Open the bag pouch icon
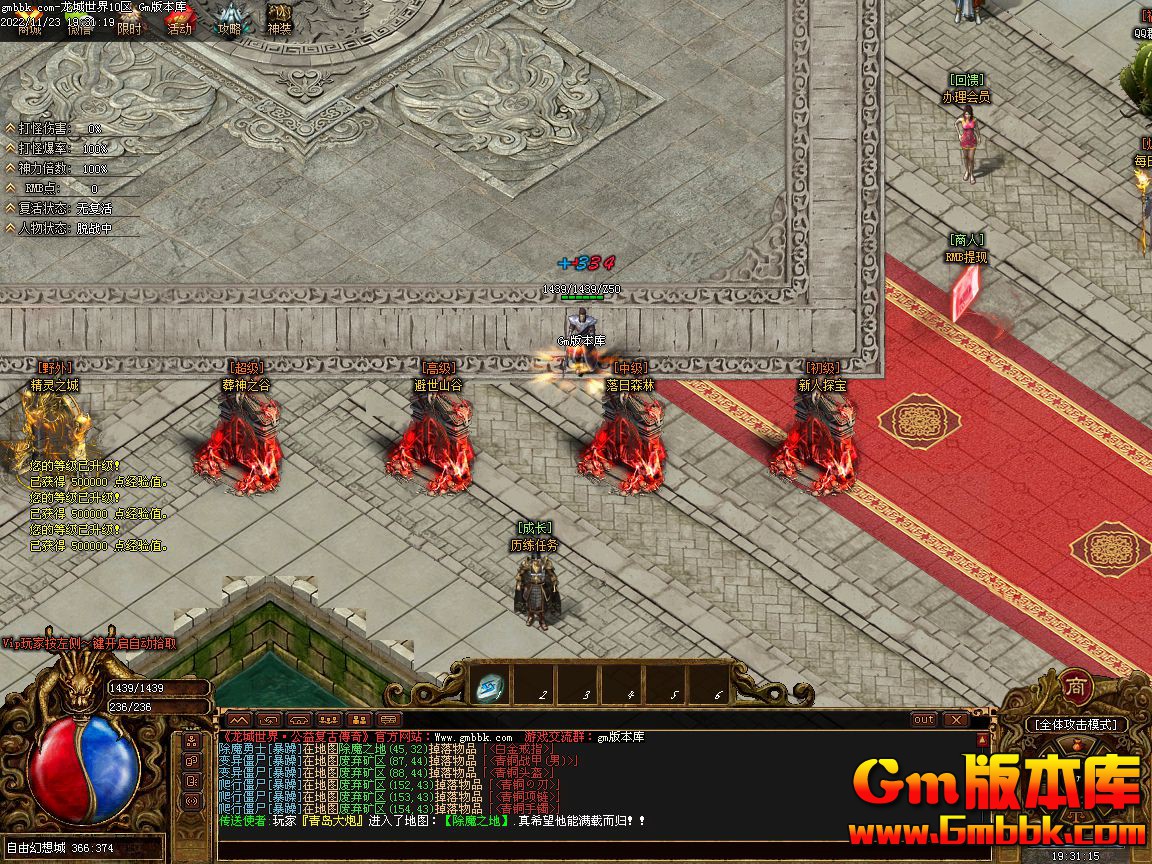This screenshot has width=1152, height=864. point(1076,745)
